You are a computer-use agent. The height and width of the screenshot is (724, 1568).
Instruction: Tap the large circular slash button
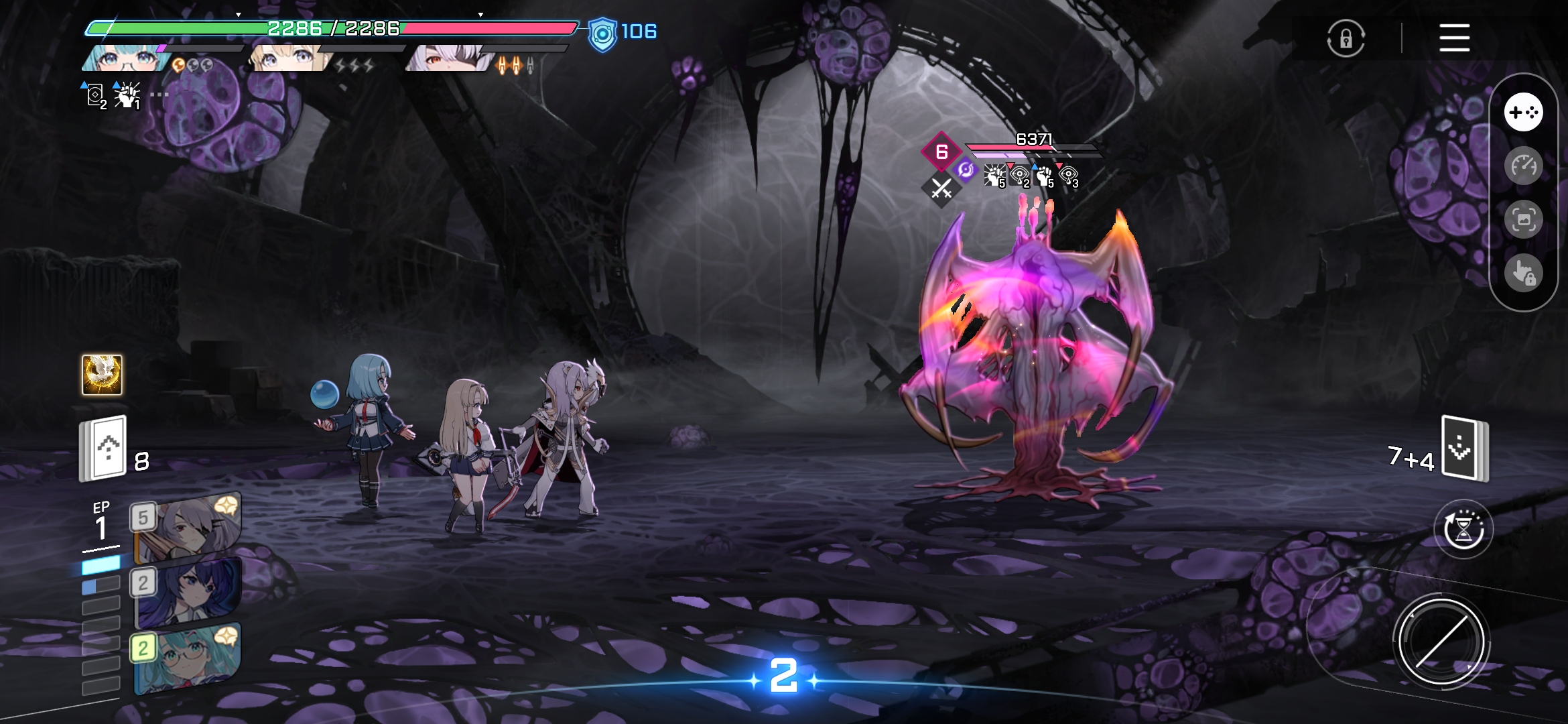point(1441,642)
